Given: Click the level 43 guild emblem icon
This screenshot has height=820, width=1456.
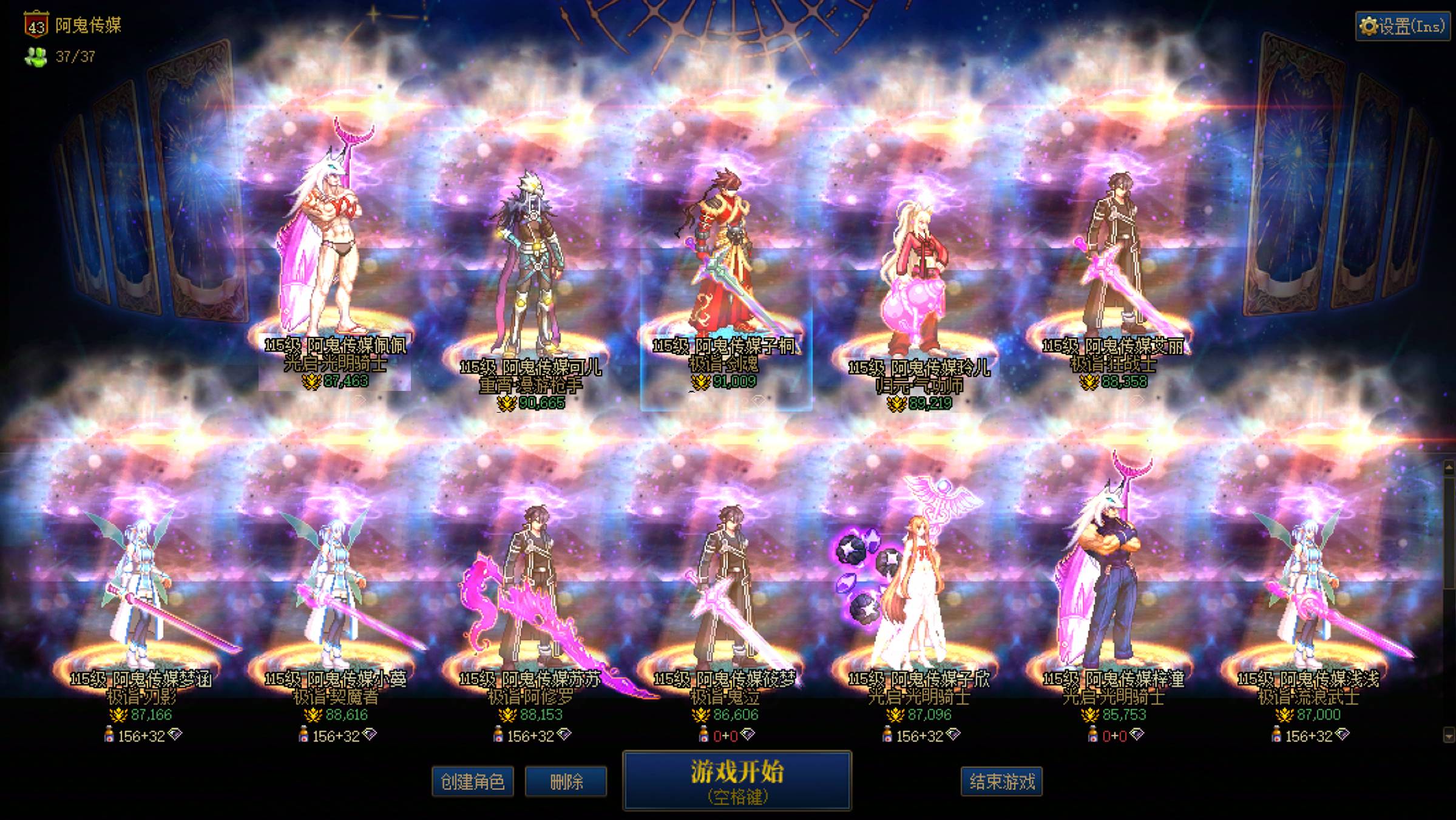Looking at the screenshot, I should tap(38, 25).
